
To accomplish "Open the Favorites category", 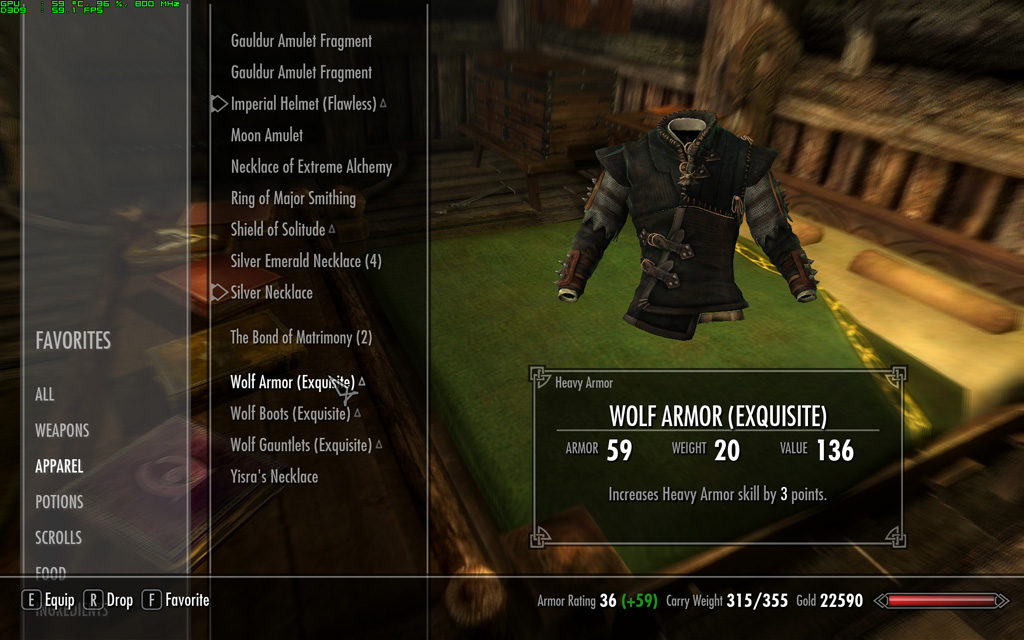I will pyautogui.click(x=73, y=341).
